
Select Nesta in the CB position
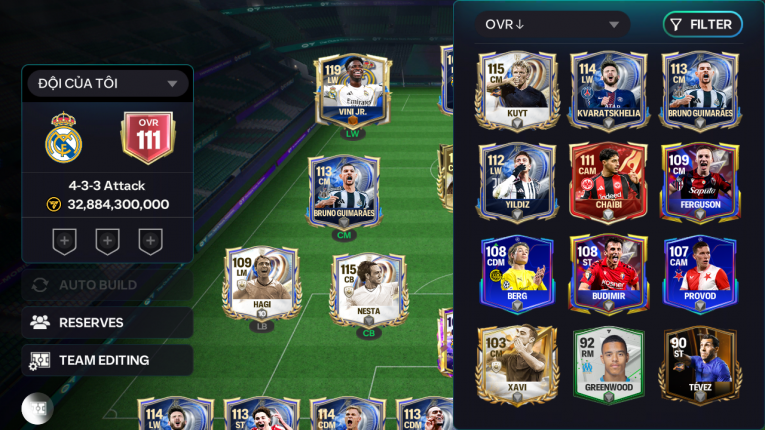coord(368,290)
